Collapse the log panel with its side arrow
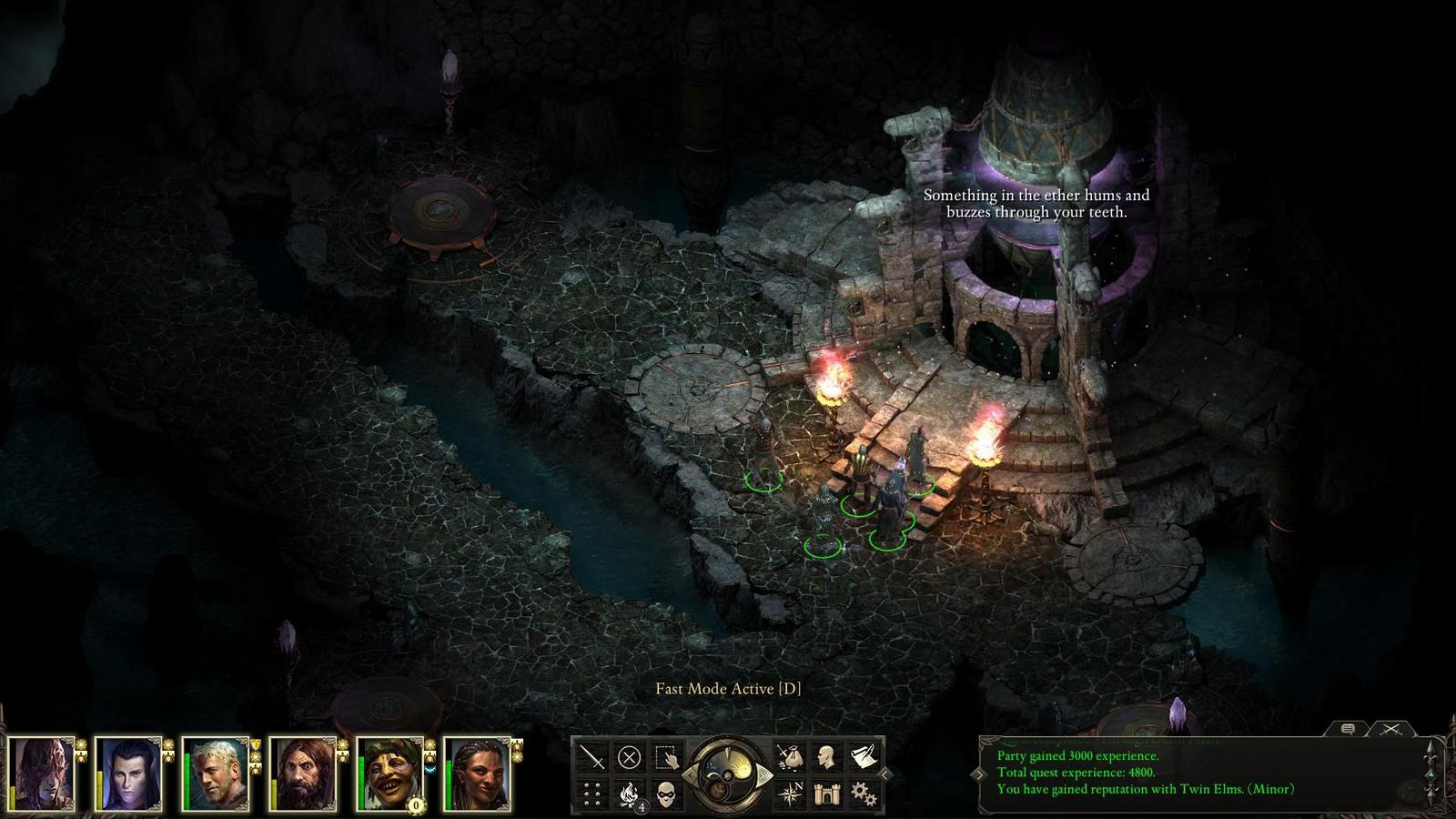Image resolution: width=1456 pixels, height=819 pixels. point(978,773)
